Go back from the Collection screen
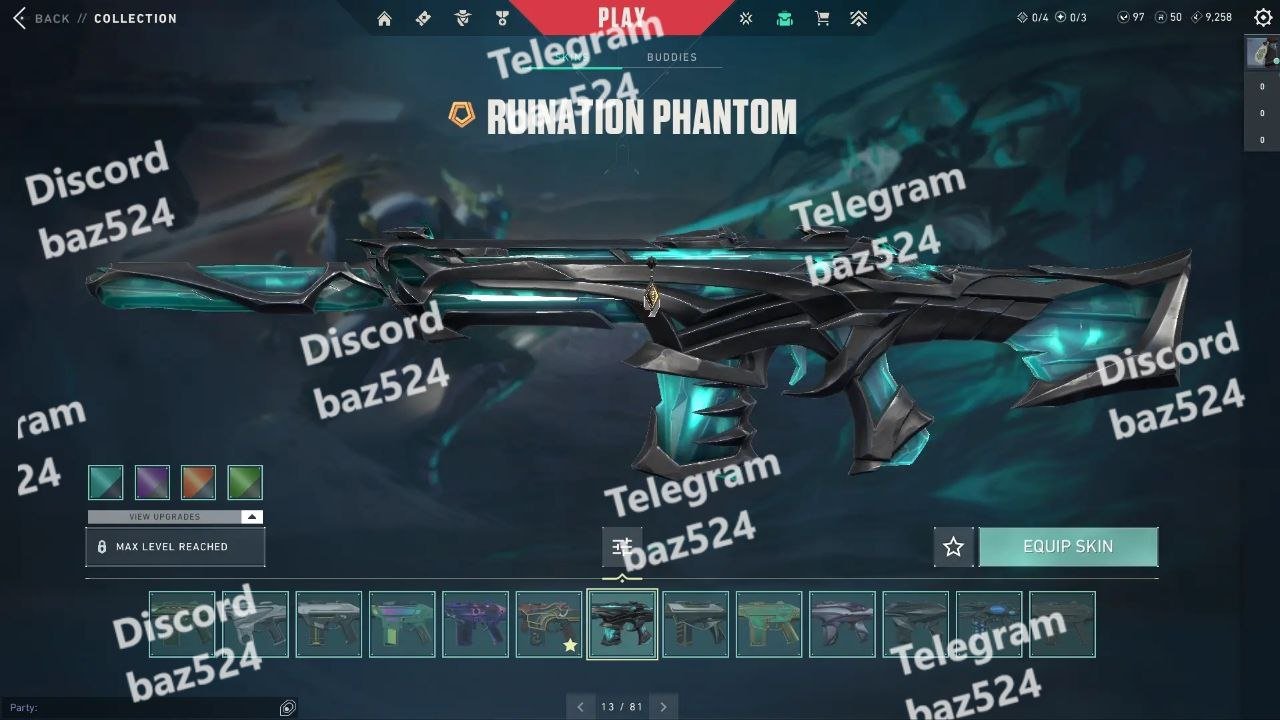This screenshot has width=1280, height=720. click(40, 18)
